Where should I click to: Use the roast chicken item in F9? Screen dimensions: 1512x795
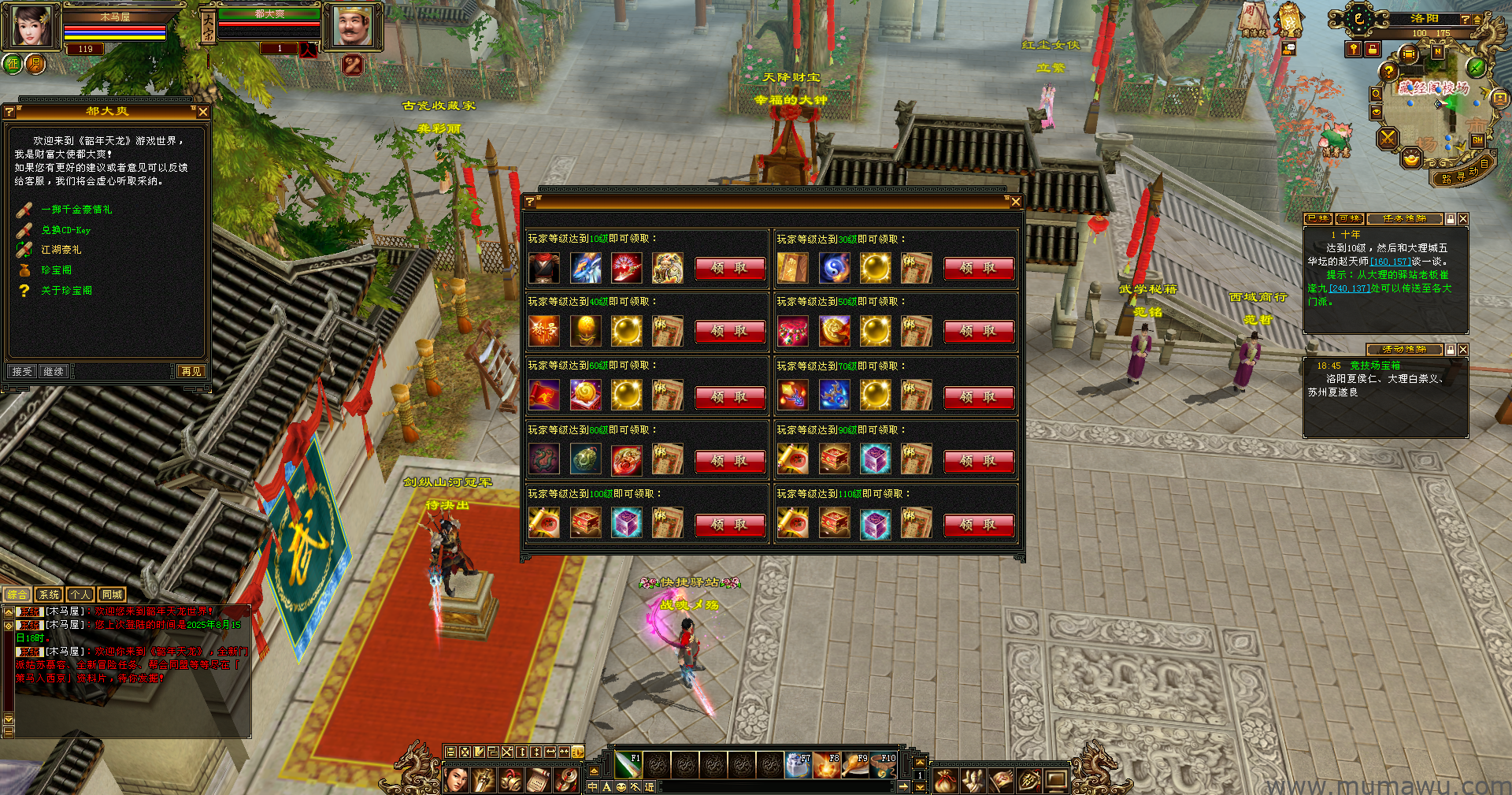(854, 764)
